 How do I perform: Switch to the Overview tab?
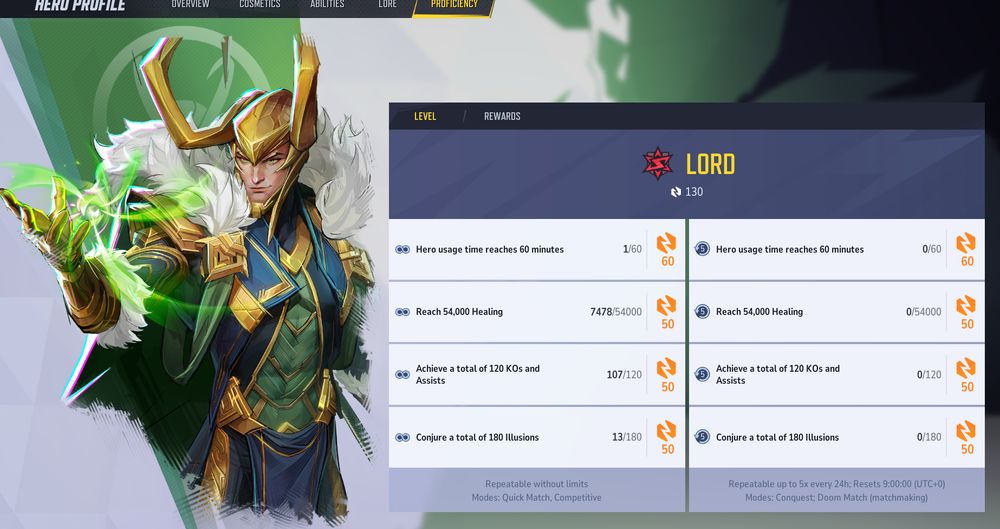[x=190, y=5]
